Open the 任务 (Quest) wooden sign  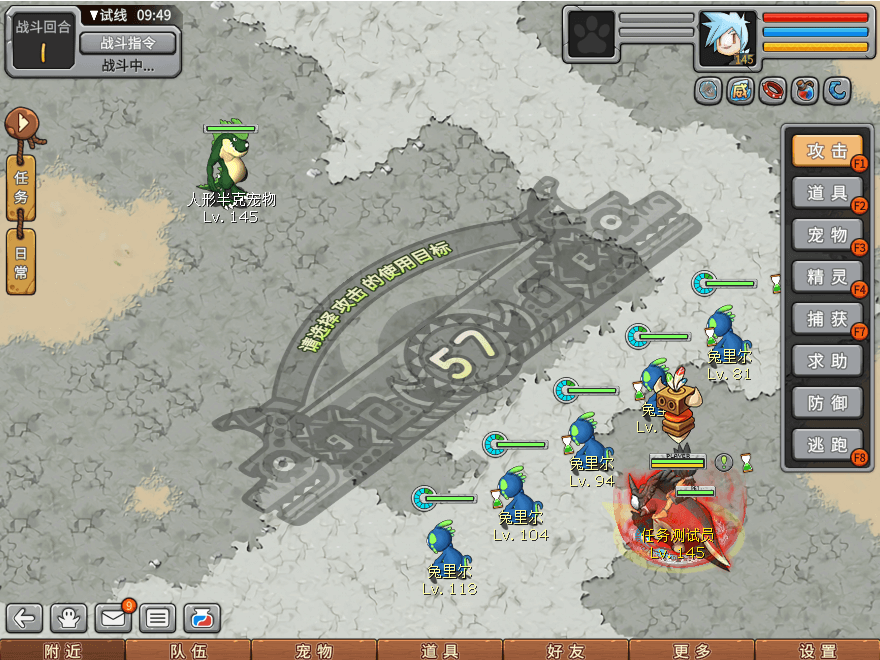point(21,187)
